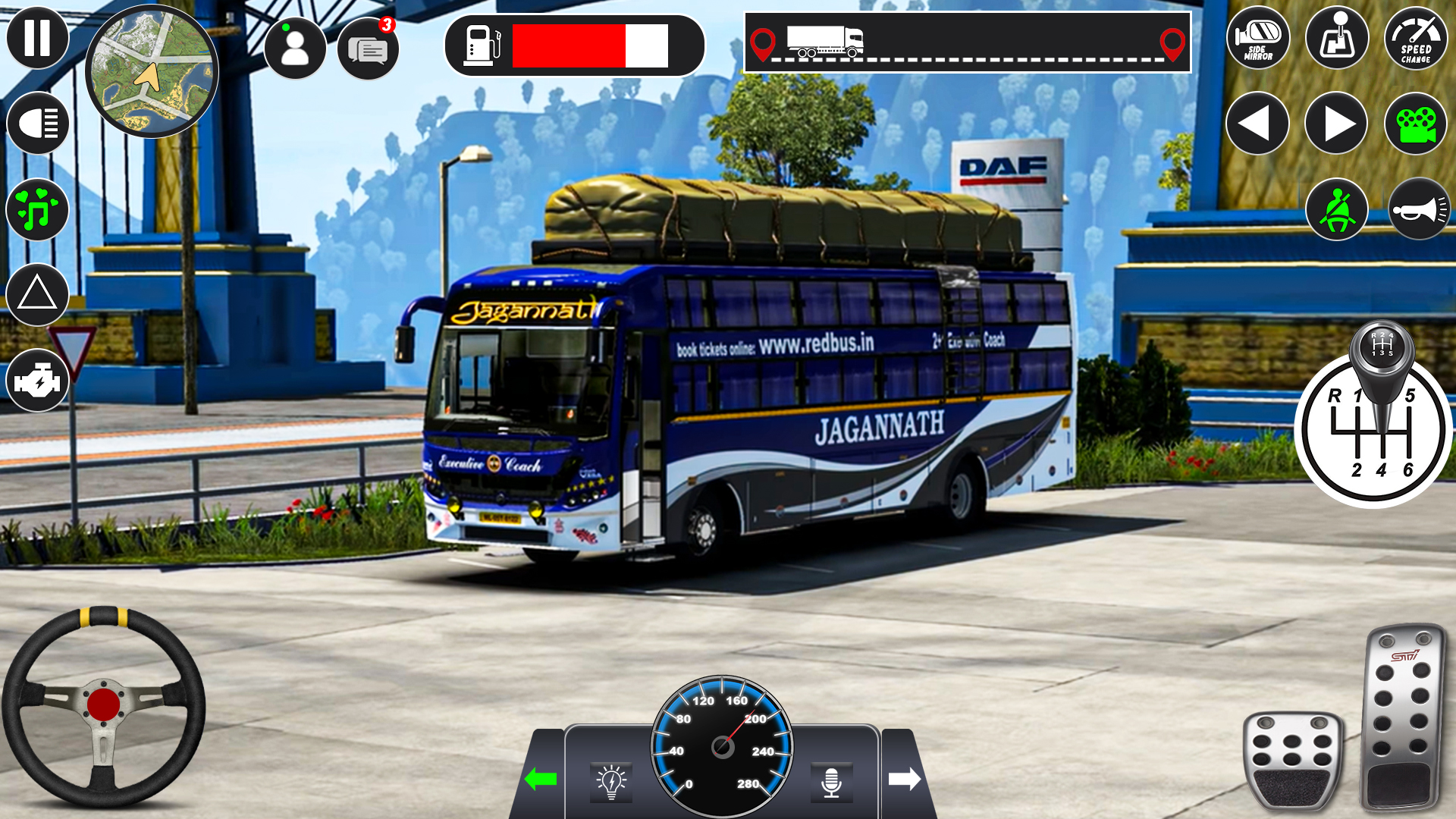Activate the hazard triangle button
Viewport: 1456px width, 819px height.
pyautogui.click(x=37, y=294)
